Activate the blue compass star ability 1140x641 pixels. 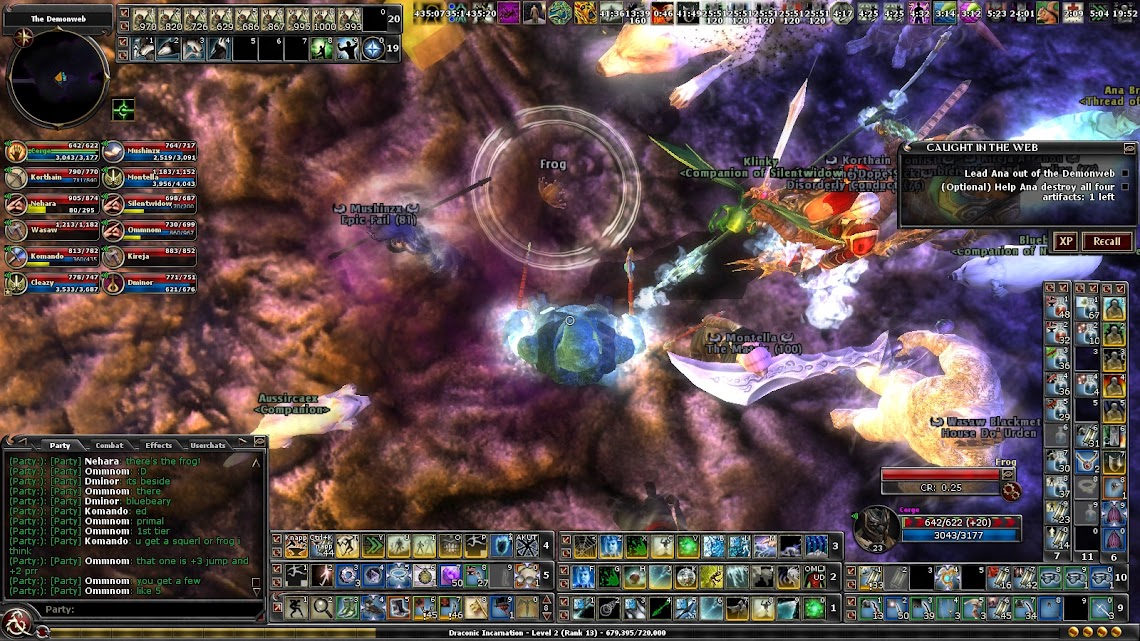tap(373, 48)
